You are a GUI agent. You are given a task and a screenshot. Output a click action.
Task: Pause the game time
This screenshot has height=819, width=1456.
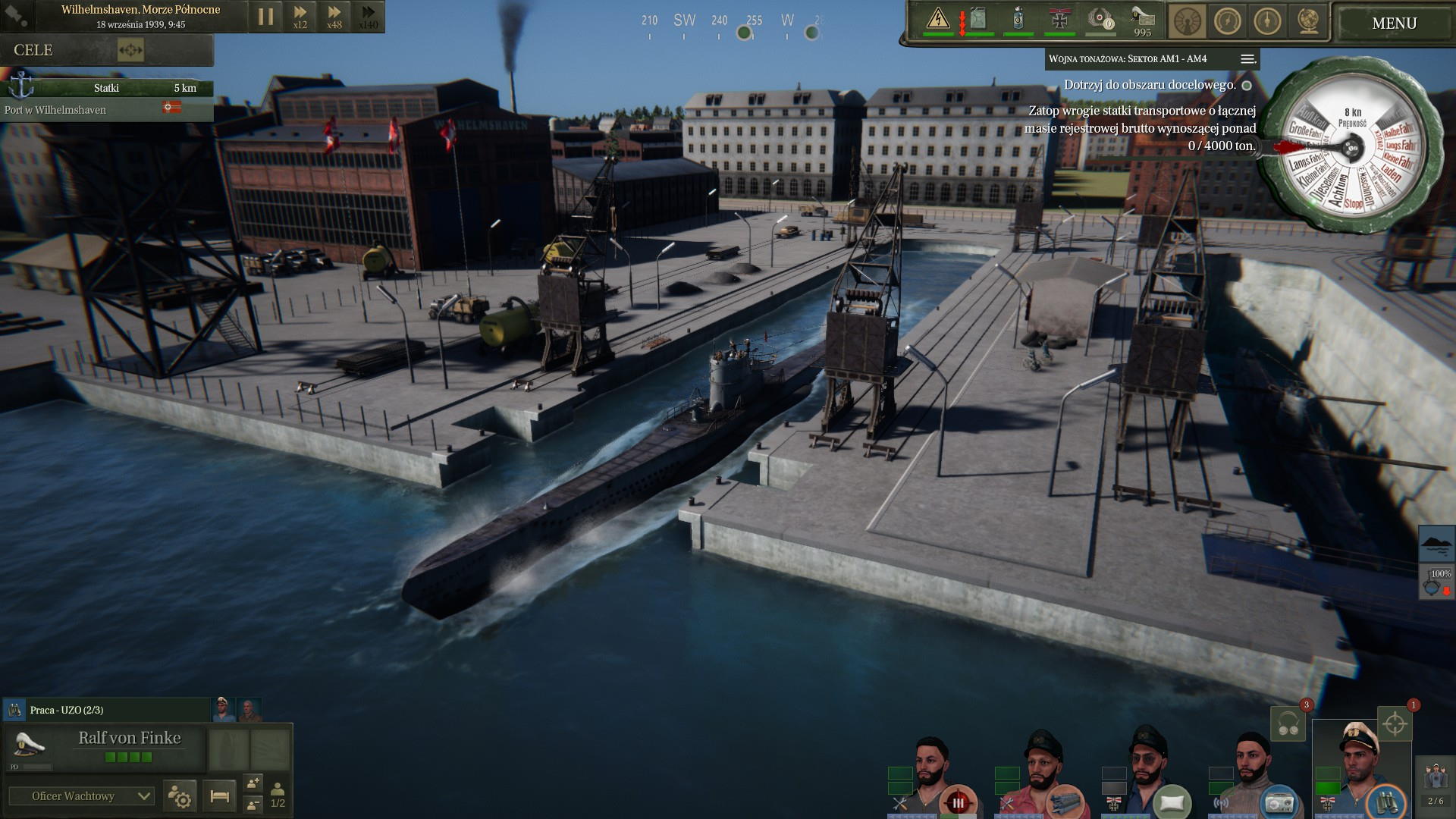(265, 17)
